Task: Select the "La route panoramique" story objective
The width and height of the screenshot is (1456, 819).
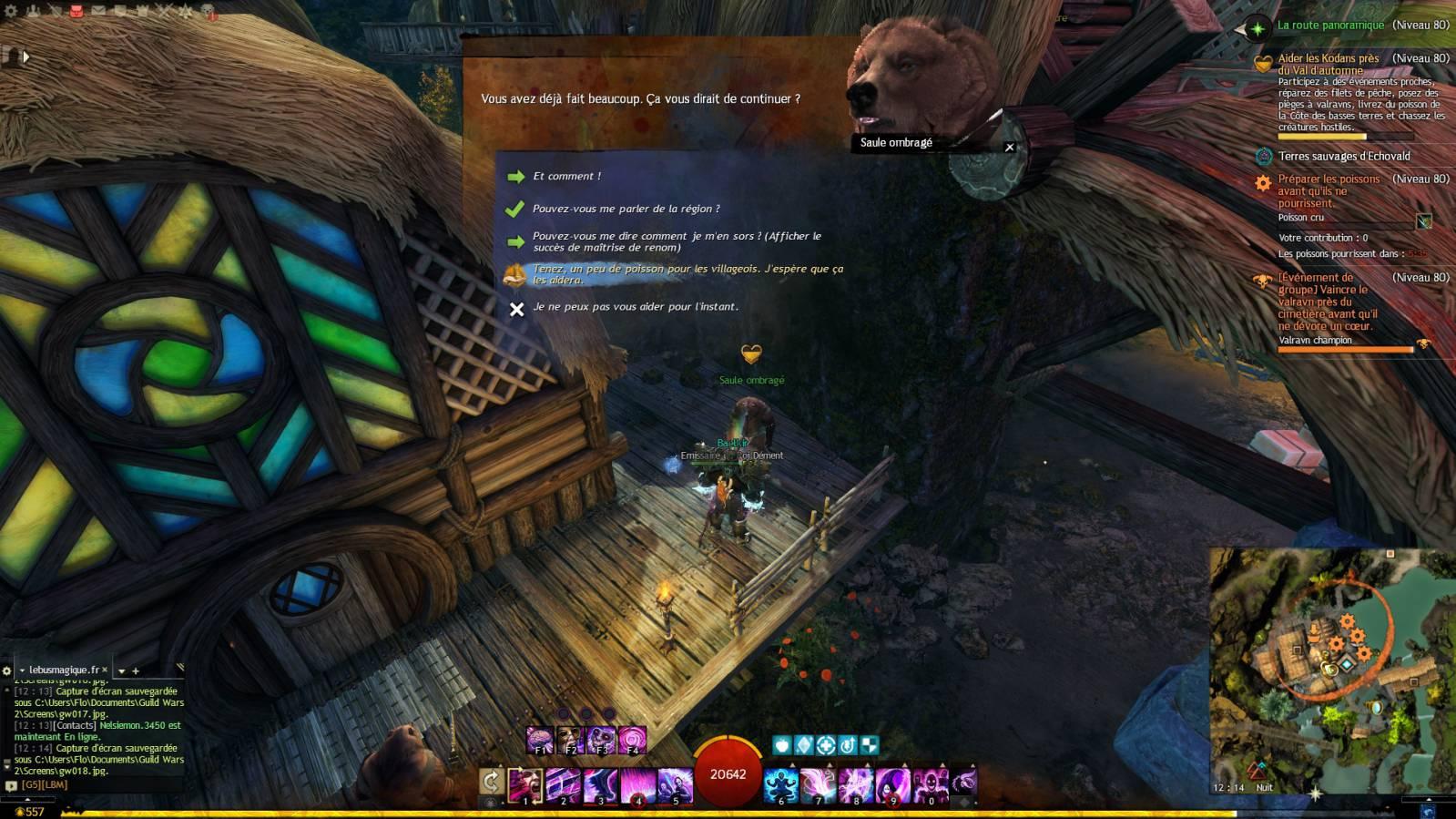Action: (1329, 26)
